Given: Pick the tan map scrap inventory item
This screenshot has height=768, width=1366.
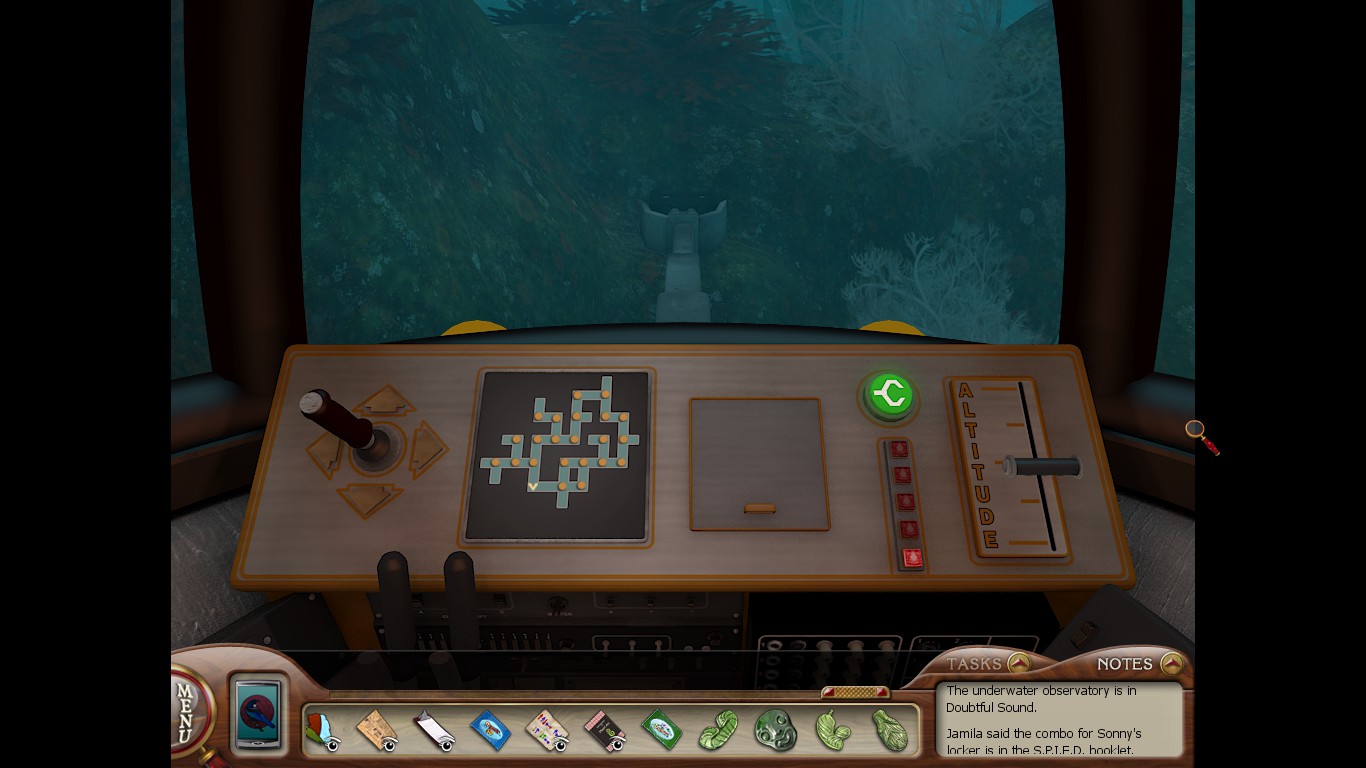Looking at the screenshot, I should [377, 729].
